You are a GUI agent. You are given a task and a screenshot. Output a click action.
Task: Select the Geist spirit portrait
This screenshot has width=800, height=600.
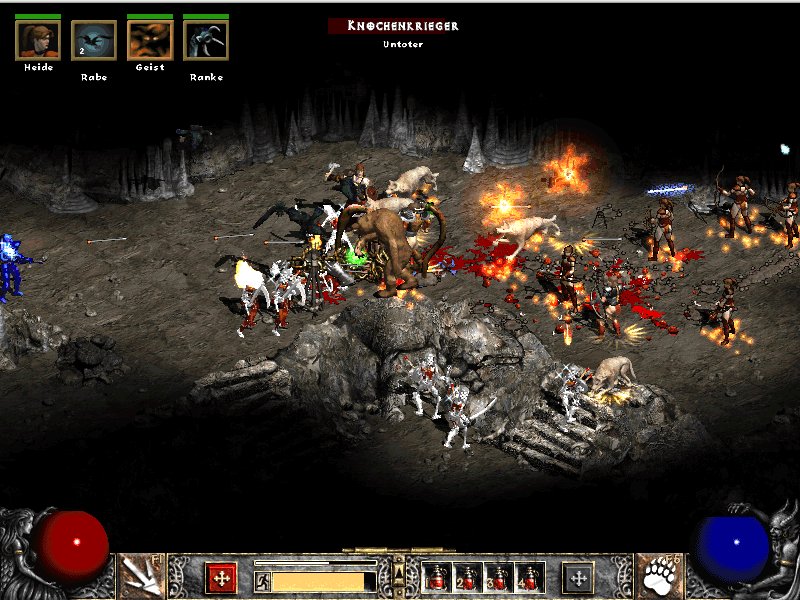click(150, 40)
